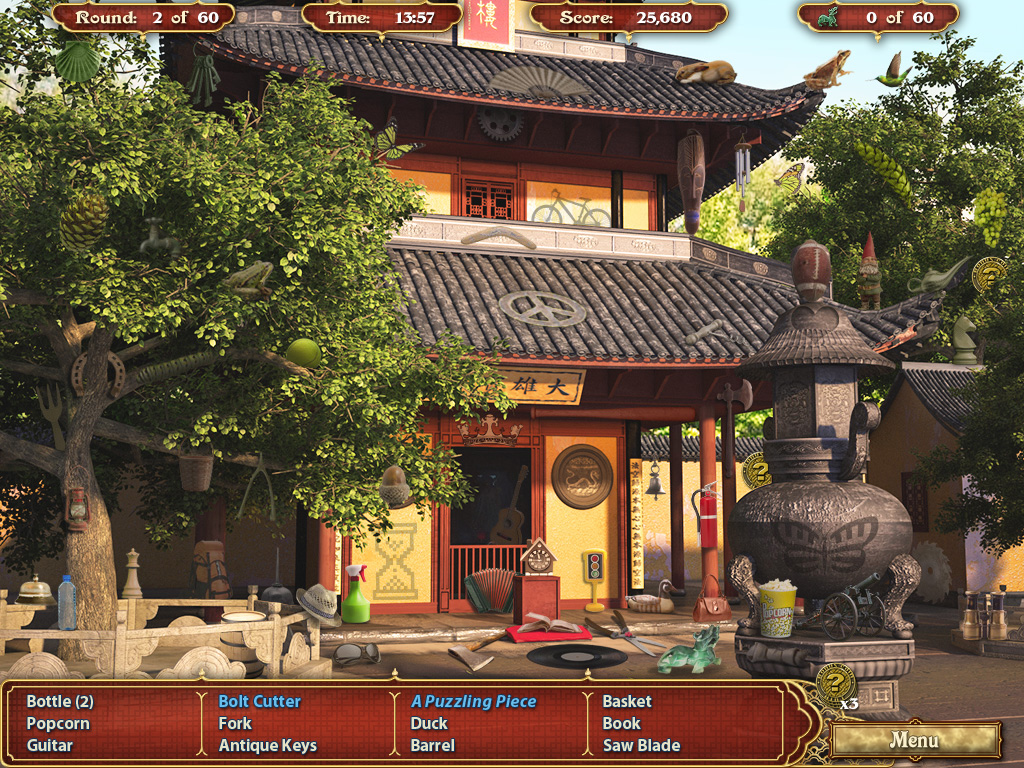1024x768 pixels.
Task: Click the Bolt Cutter list entry
Action: pyautogui.click(x=259, y=701)
